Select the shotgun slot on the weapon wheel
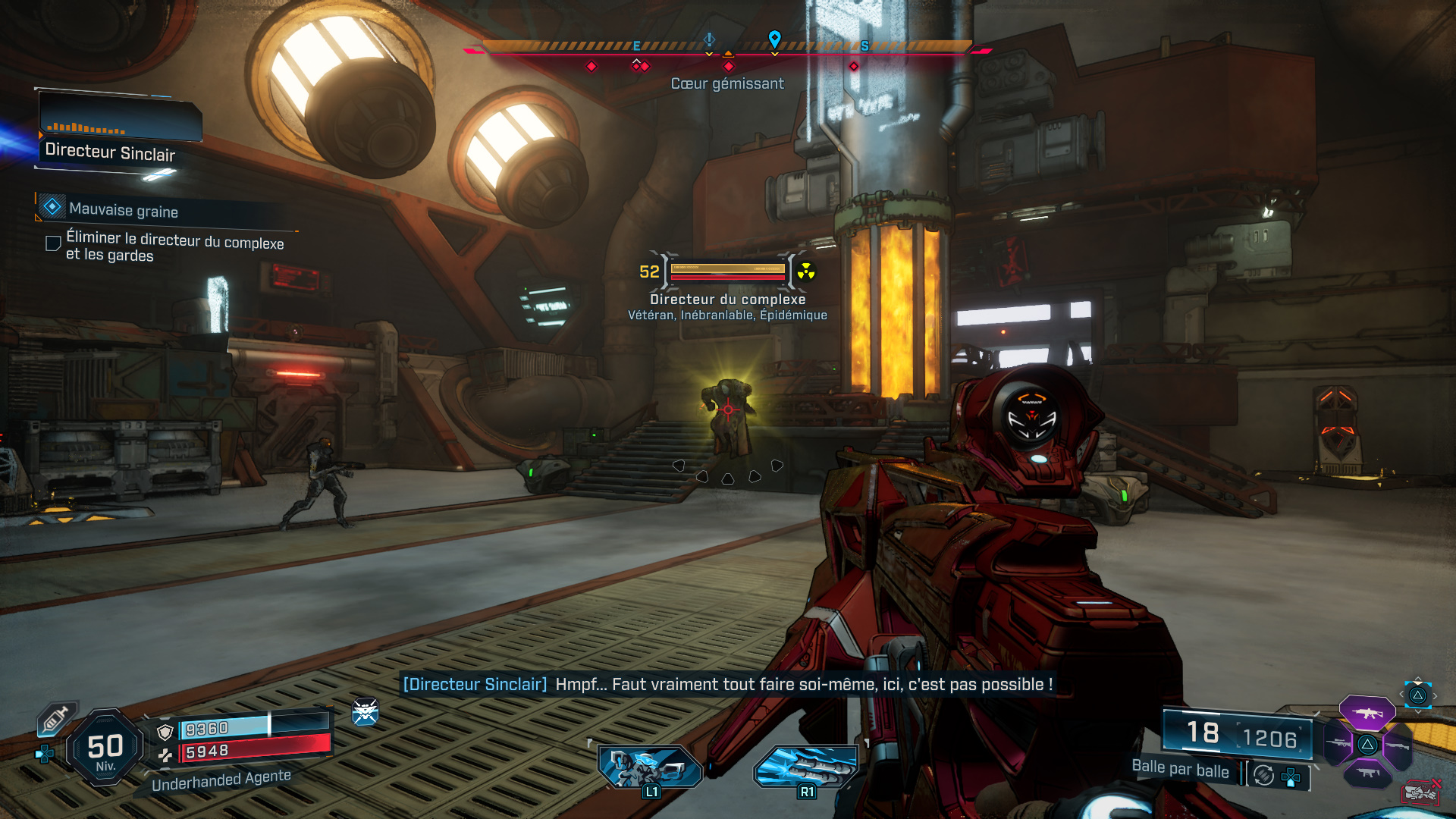Image resolution: width=1456 pixels, height=819 pixels. (x=1398, y=745)
